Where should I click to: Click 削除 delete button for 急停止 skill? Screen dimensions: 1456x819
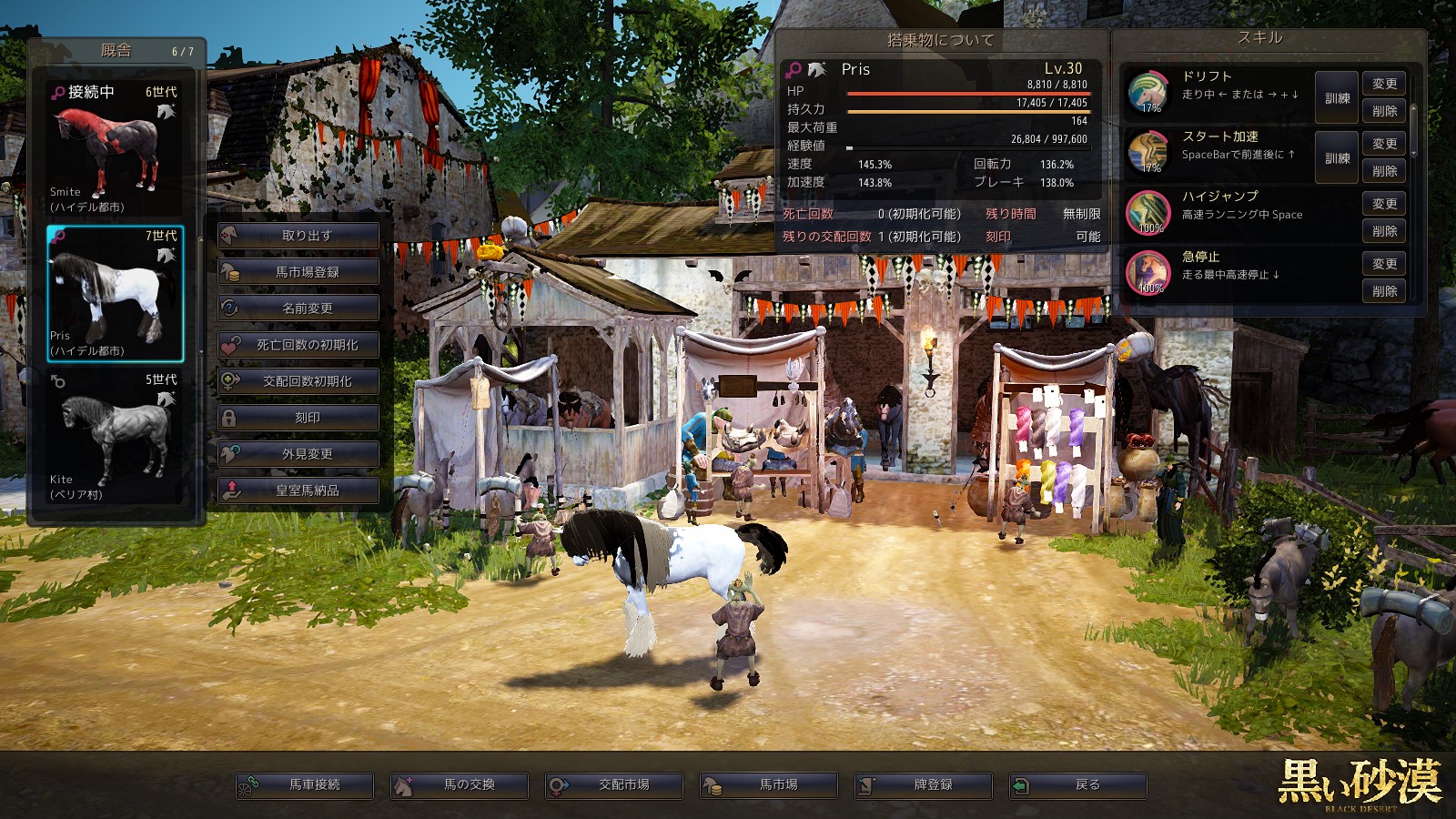pyautogui.click(x=1384, y=291)
